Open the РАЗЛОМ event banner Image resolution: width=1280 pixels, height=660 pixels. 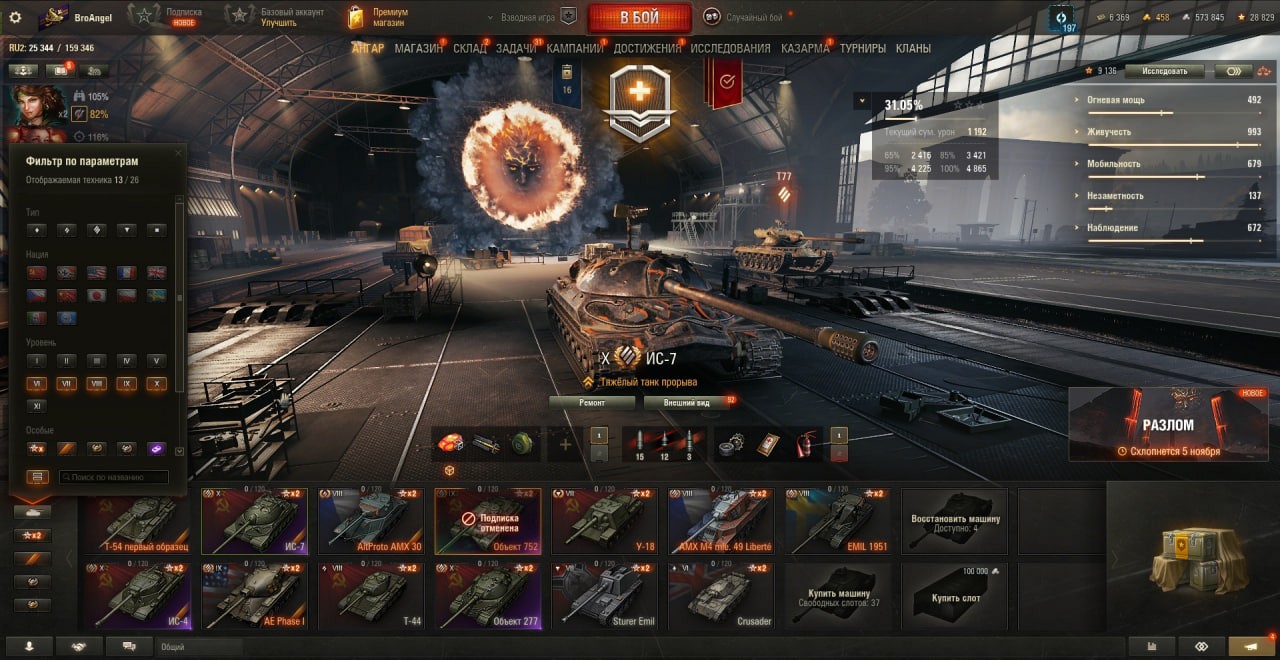1168,424
